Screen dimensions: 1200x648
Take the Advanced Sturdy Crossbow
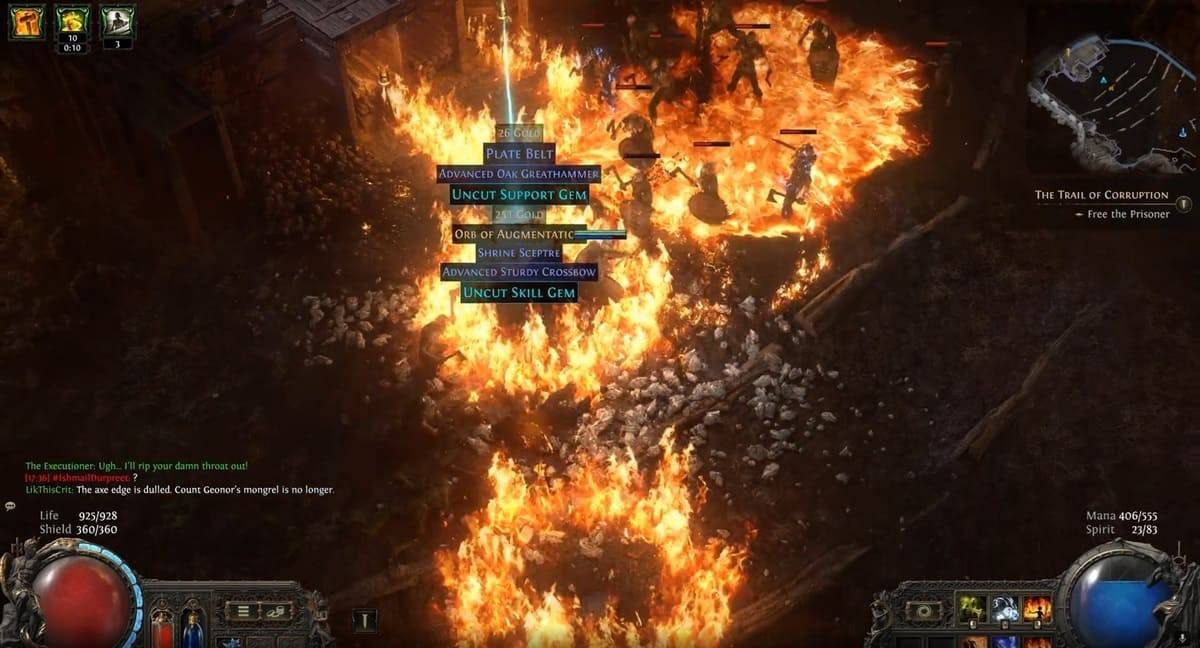(519, 272)
